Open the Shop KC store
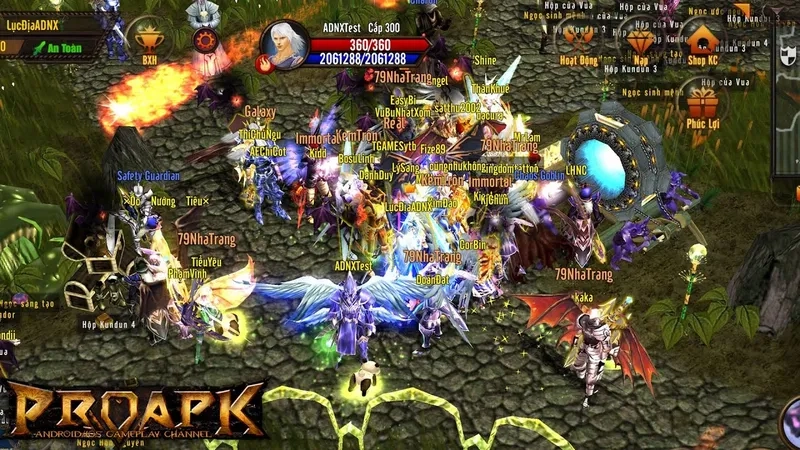The width and height of the screenshot is (800, 450). coord(703,43)
